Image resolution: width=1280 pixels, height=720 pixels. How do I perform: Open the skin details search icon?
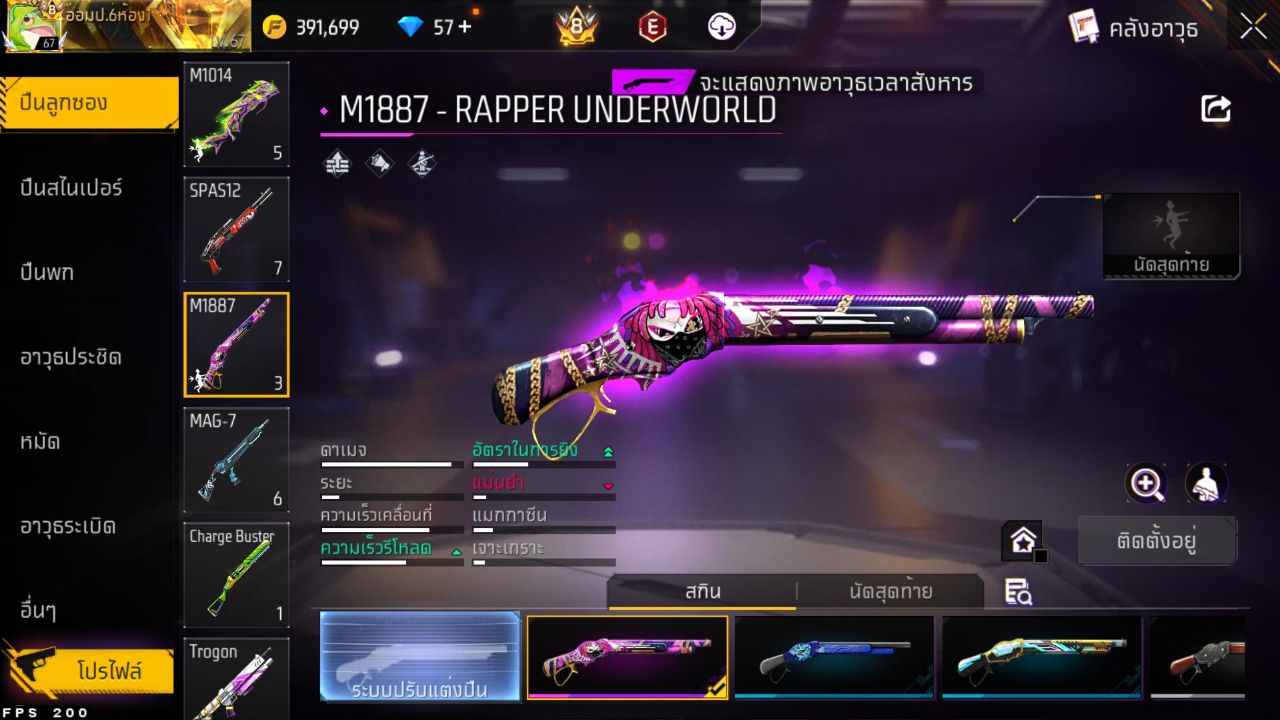click(1018, 593)
